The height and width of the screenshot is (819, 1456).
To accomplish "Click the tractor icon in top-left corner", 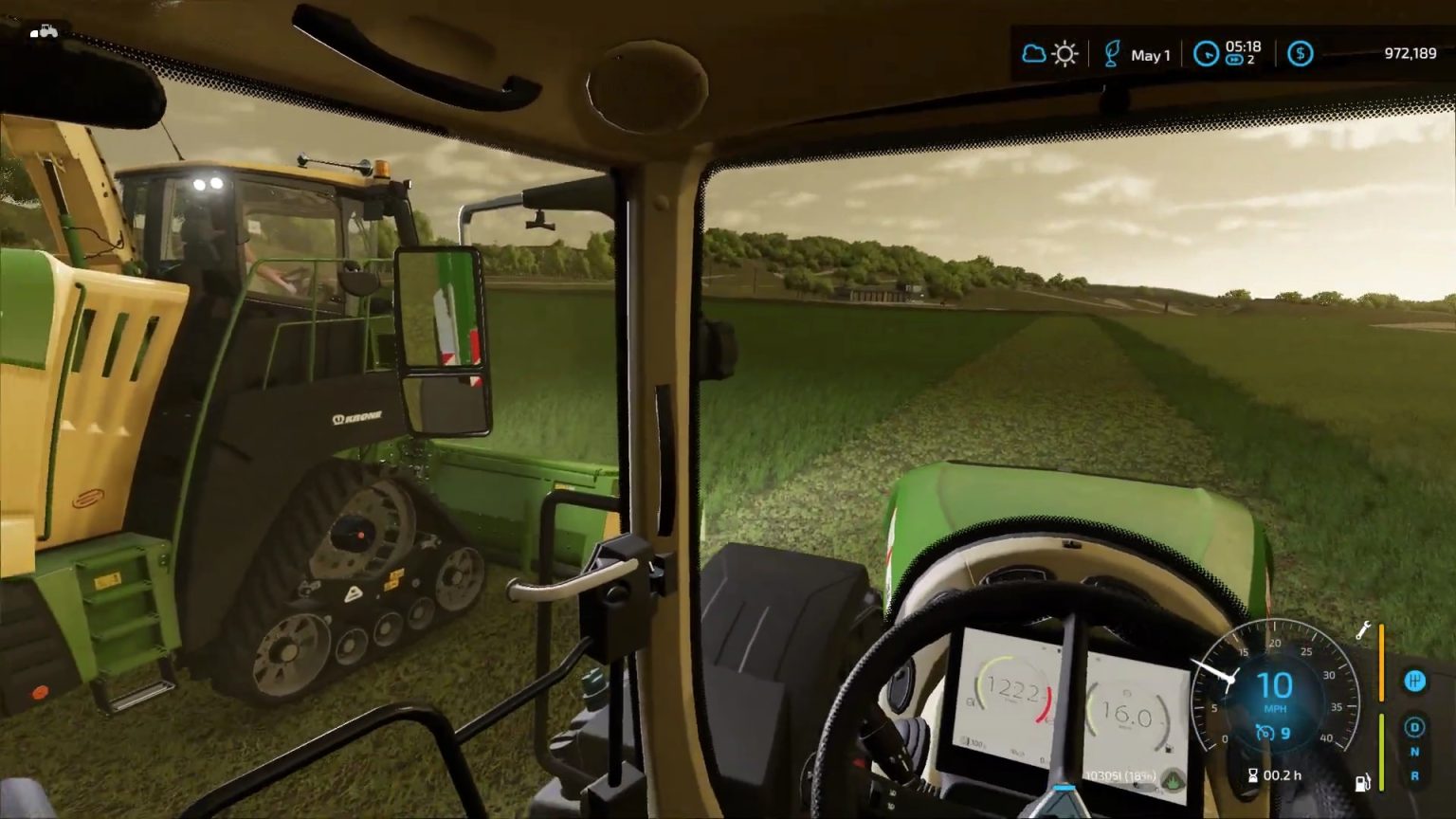I will 43,29.
